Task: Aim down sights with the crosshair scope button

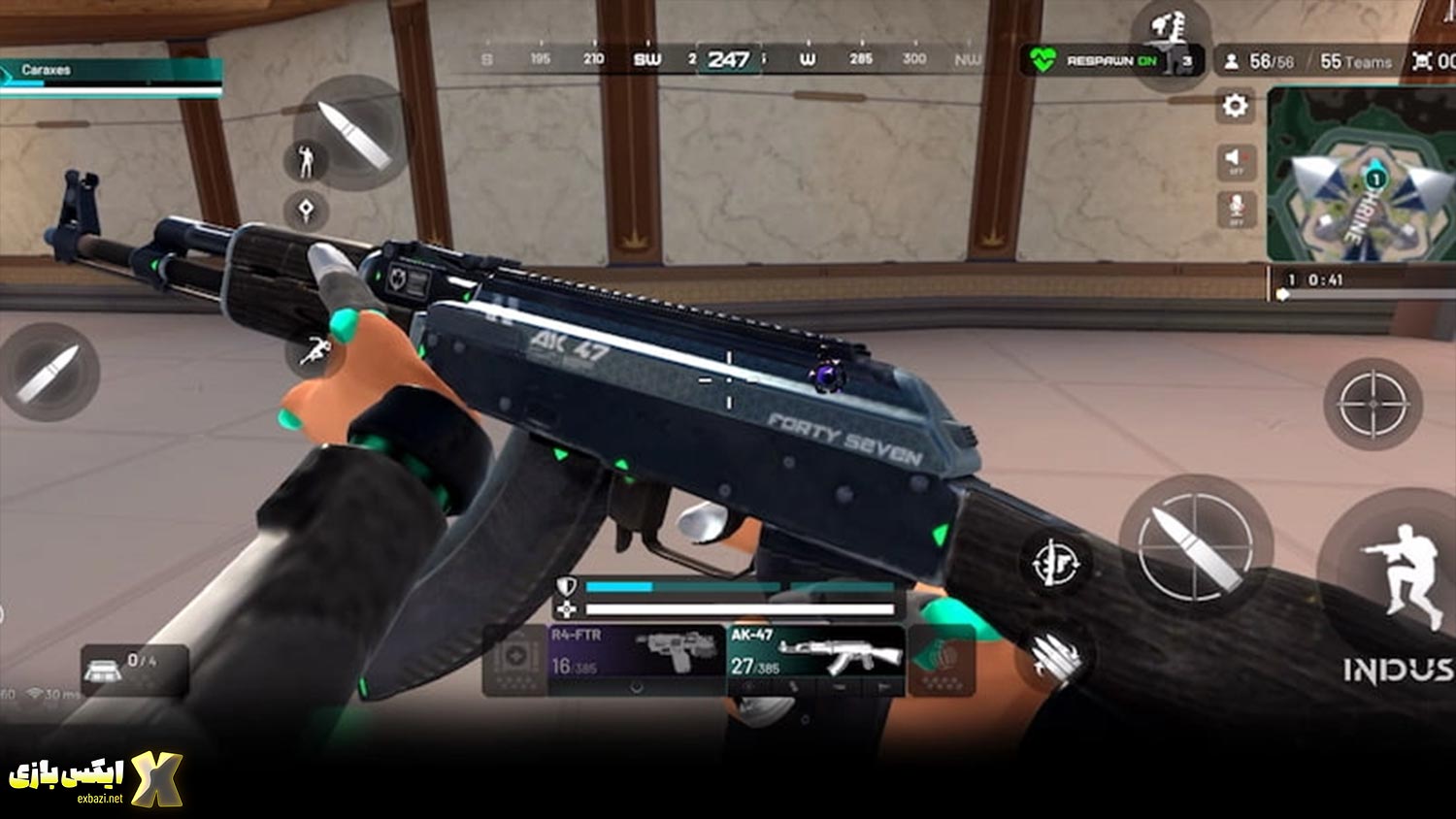Action: click(x=1373, y=404)
